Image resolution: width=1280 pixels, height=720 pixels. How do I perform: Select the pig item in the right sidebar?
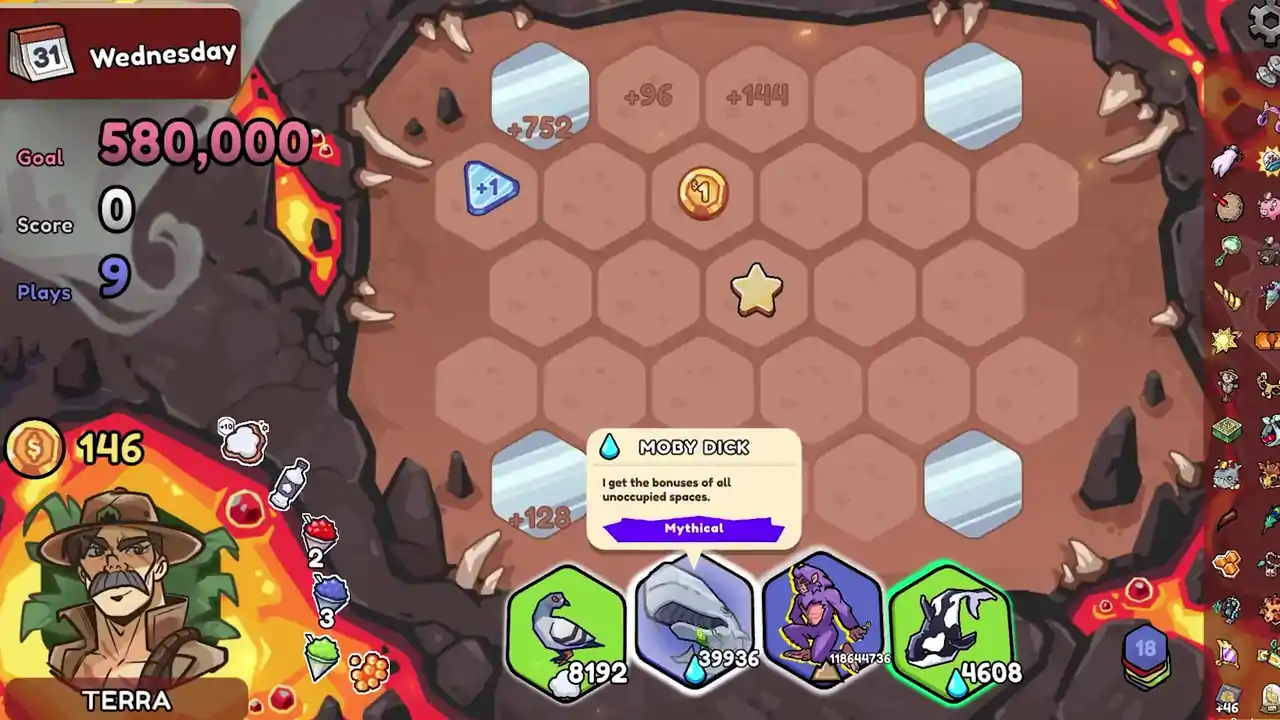pos(1267,207)
